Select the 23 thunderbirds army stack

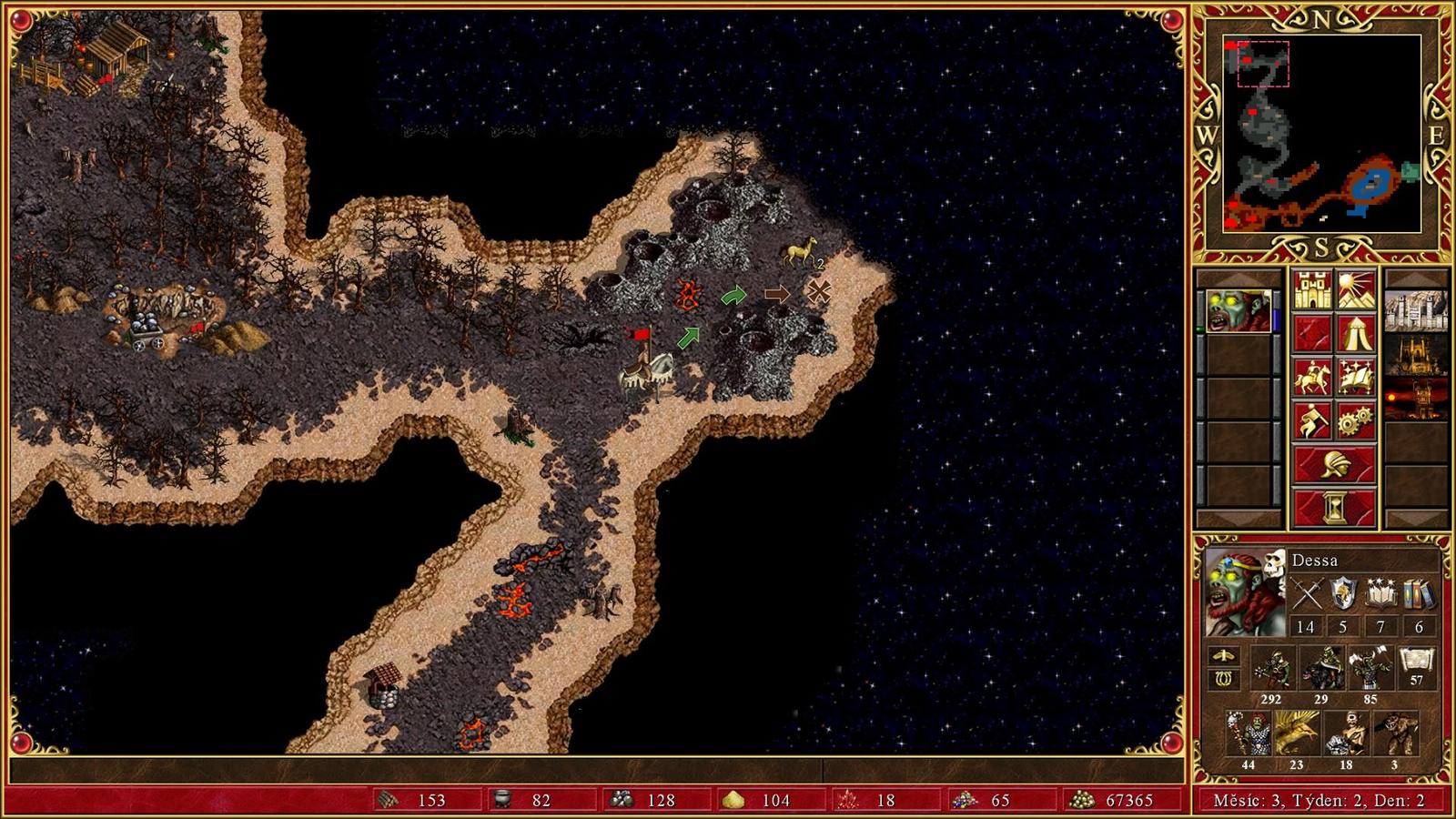pos(1296,734)
